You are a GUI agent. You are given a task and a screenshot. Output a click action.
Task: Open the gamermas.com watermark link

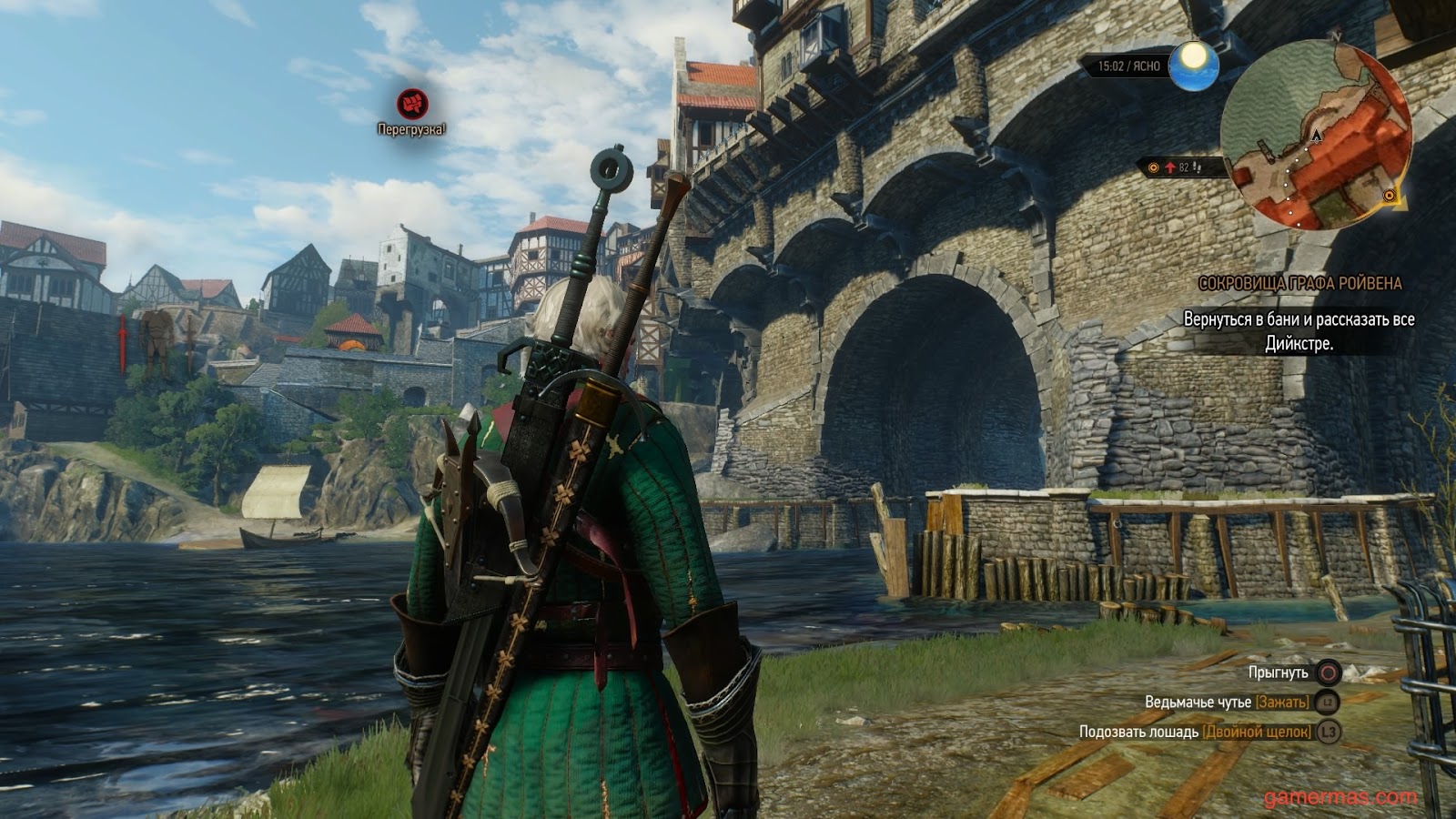point(1340,798)
